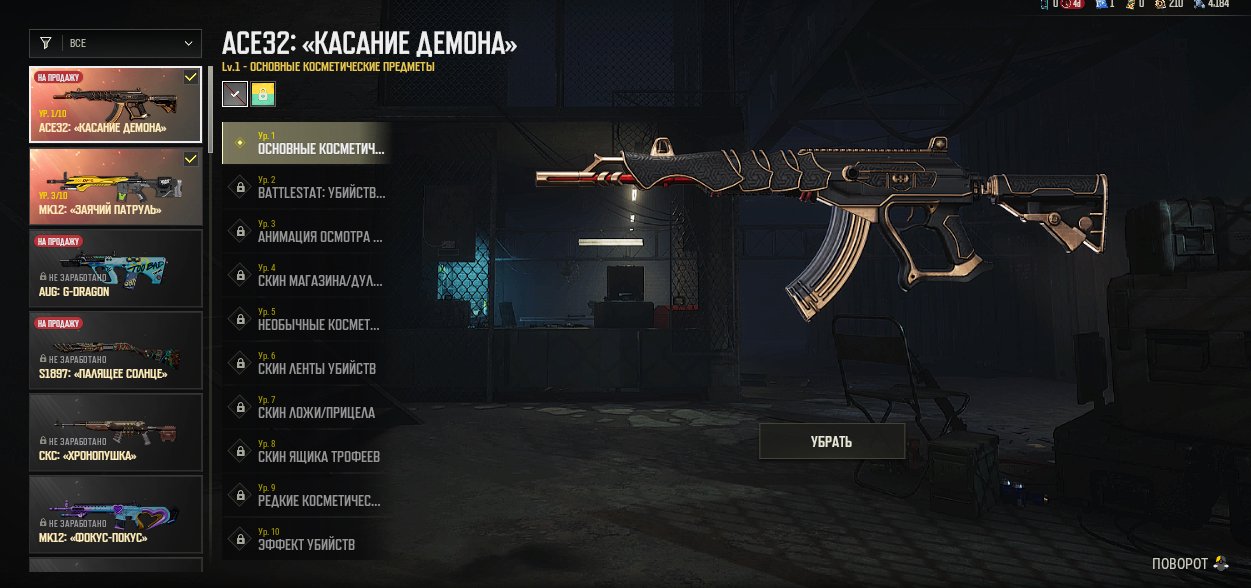Open level 10 «Эффект убийств» row

(306, 539)
